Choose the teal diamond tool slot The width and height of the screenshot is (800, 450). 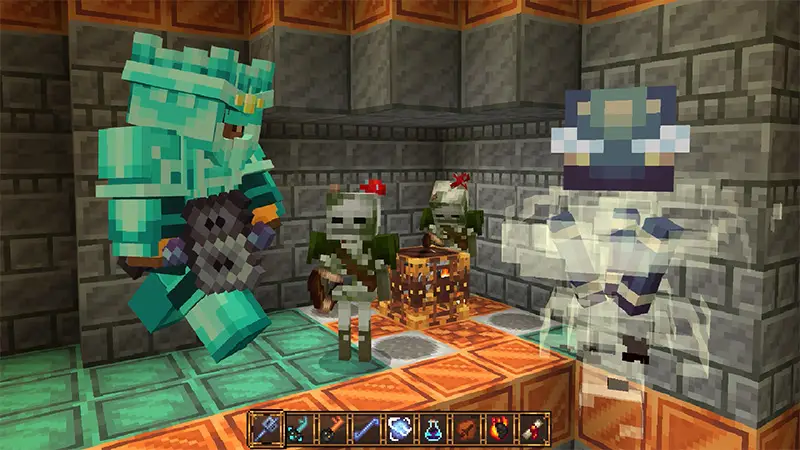click(x=299, y=429)
